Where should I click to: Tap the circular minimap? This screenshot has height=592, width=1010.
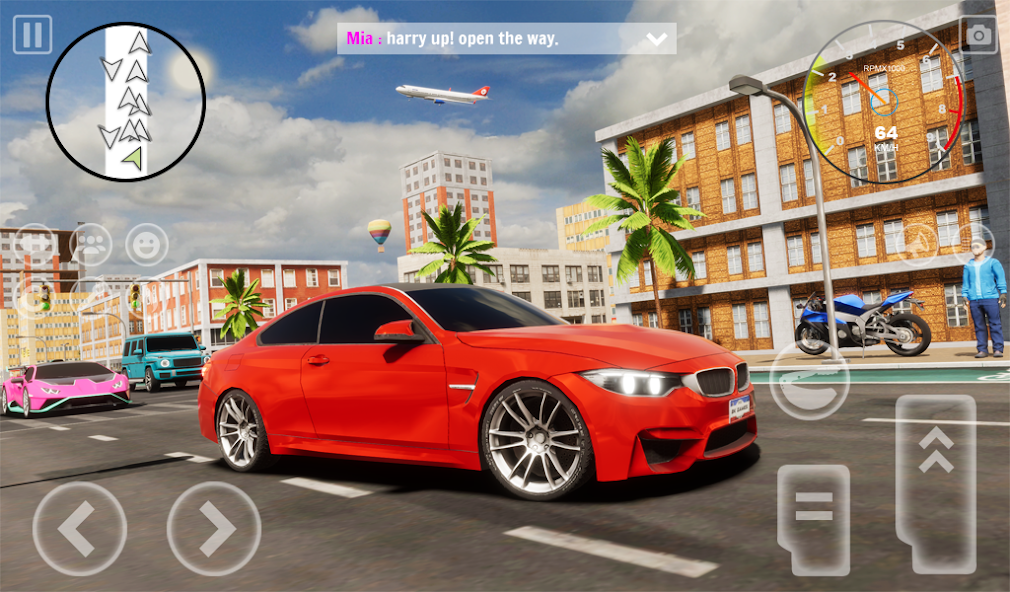coord(126,102)
